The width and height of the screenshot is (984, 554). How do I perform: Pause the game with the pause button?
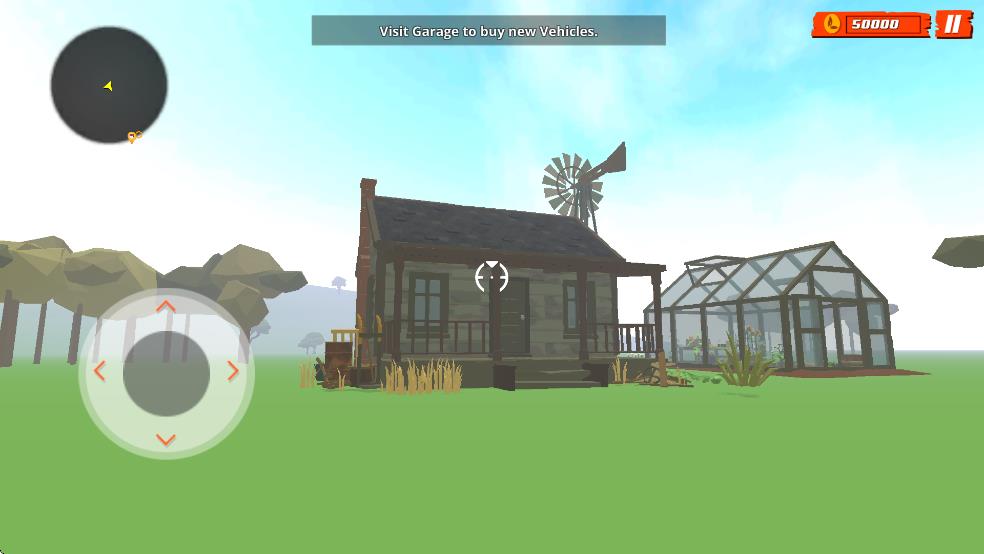click(953, 24)
